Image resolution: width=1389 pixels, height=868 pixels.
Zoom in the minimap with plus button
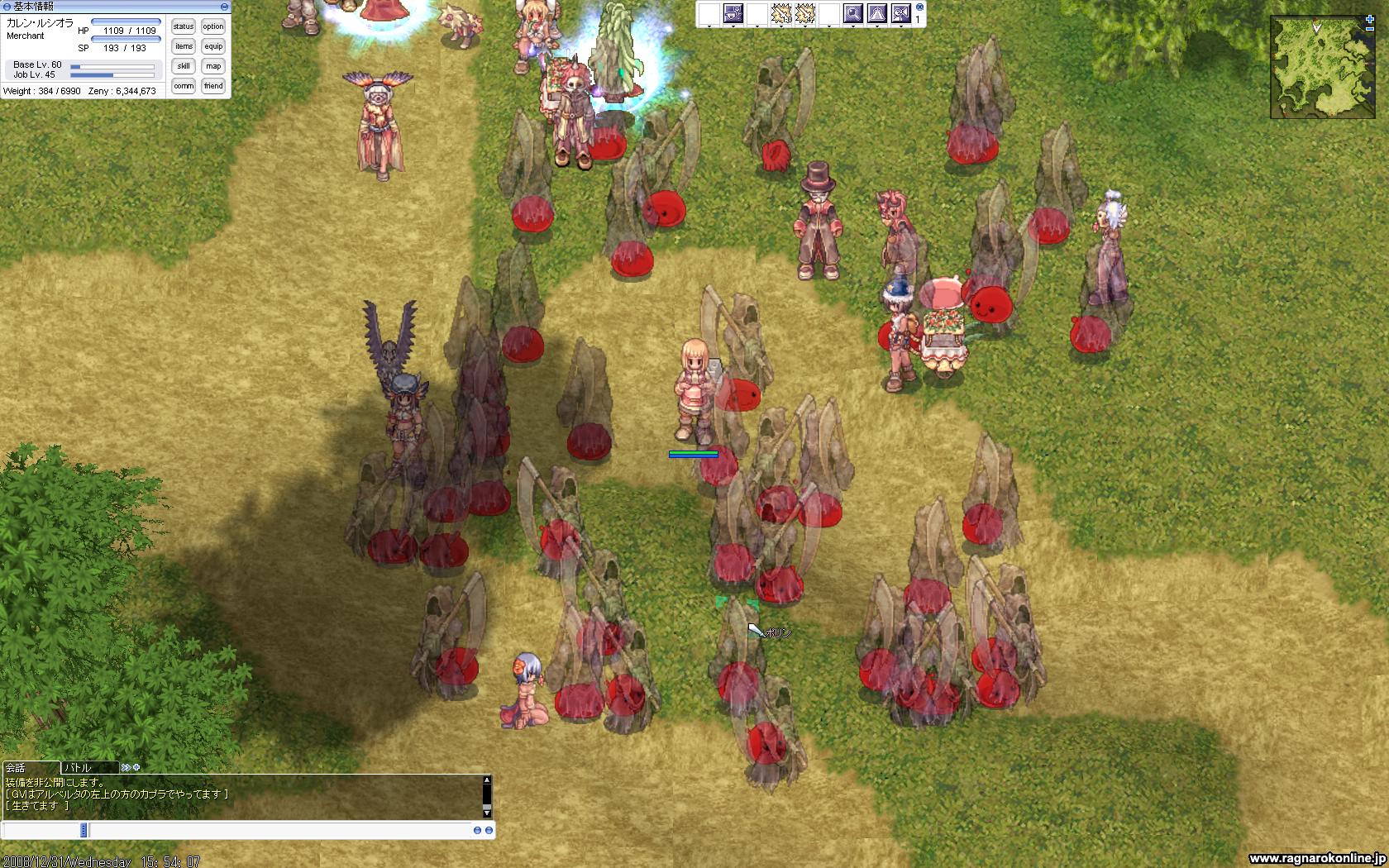point(1370,19)
